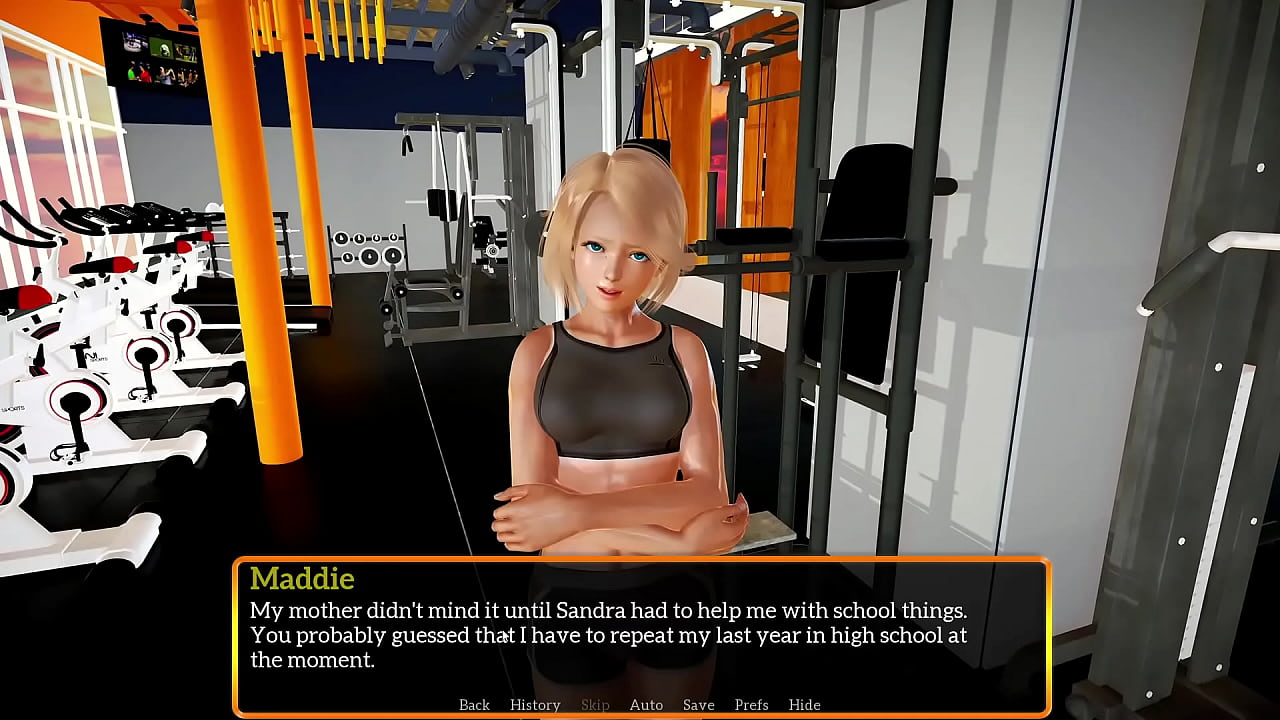Click the Maddie name label

click(x=301, y=579)
